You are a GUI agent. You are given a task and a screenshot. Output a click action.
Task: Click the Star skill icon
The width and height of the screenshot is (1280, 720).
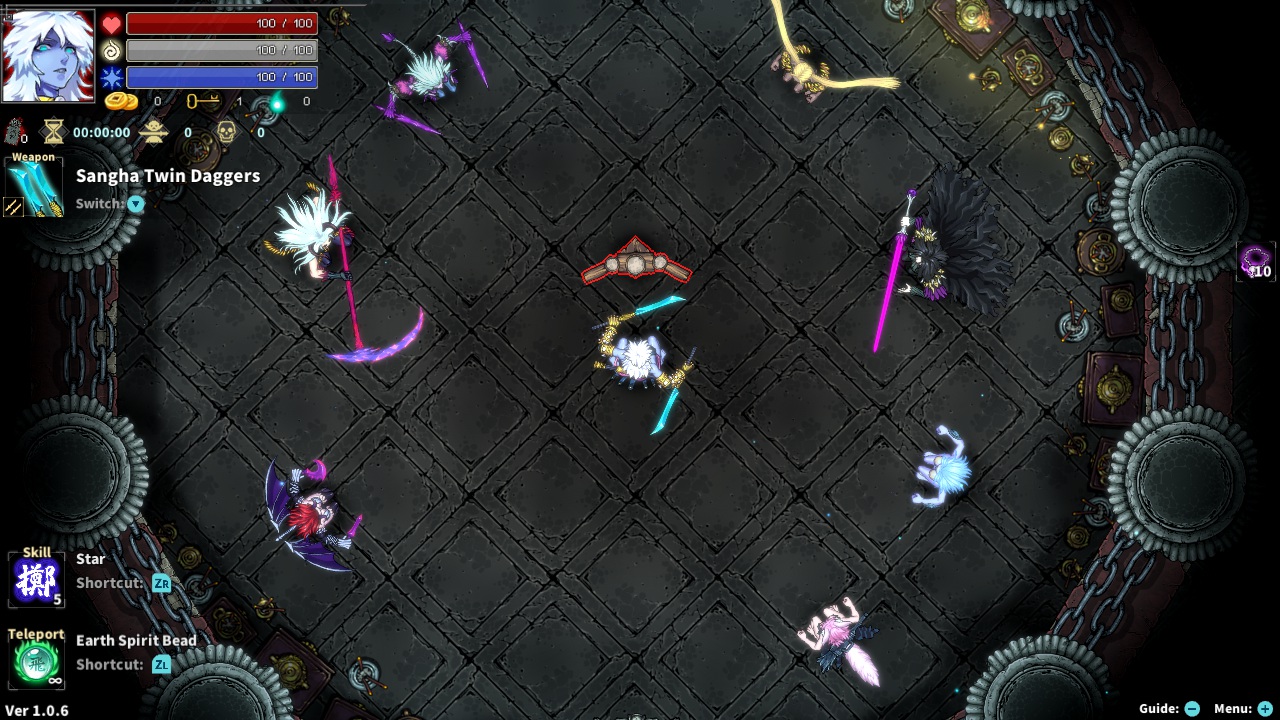(x=35, y=580)
